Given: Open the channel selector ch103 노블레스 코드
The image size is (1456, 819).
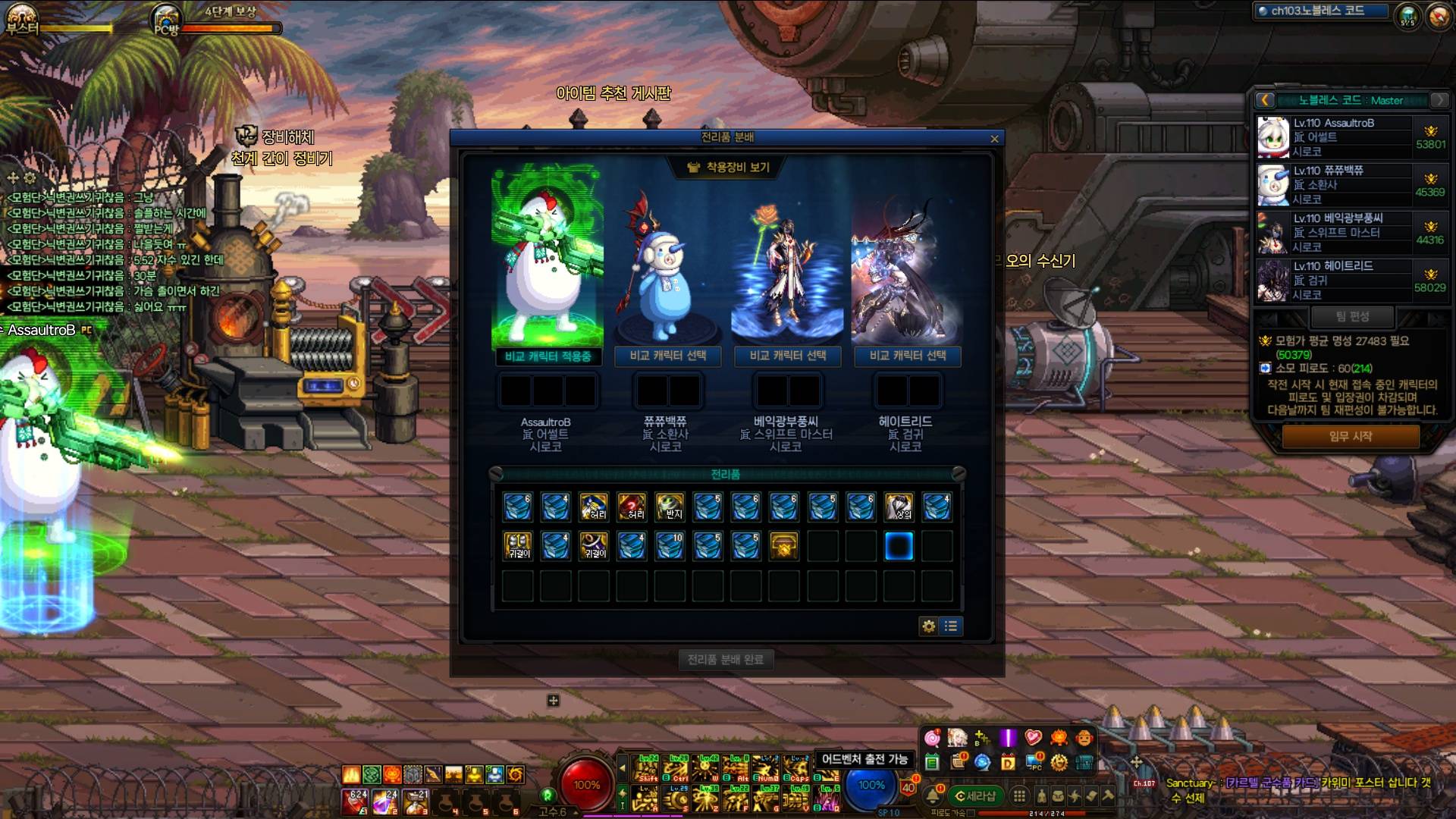Looking at the screenshot, I should click(x=1320, y=11).
